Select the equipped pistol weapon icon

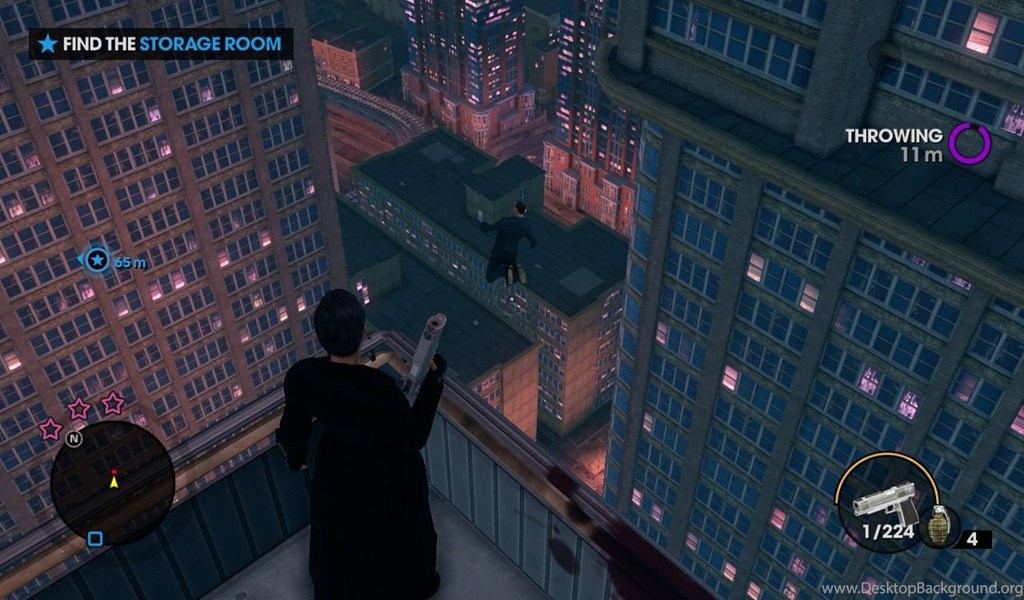click(x=885, y=503)
